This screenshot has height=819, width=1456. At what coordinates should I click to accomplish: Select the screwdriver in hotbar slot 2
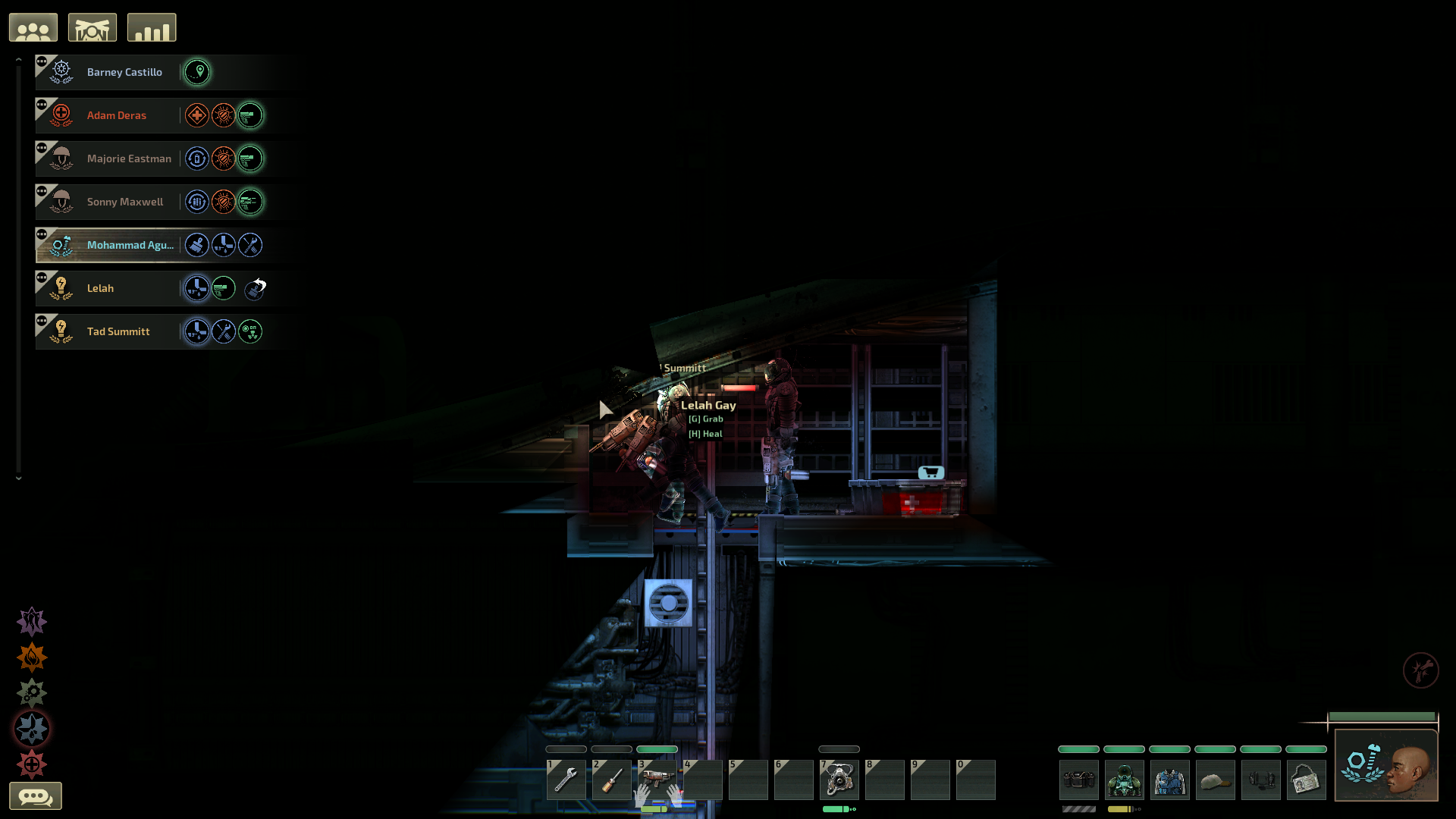[611, 780]
